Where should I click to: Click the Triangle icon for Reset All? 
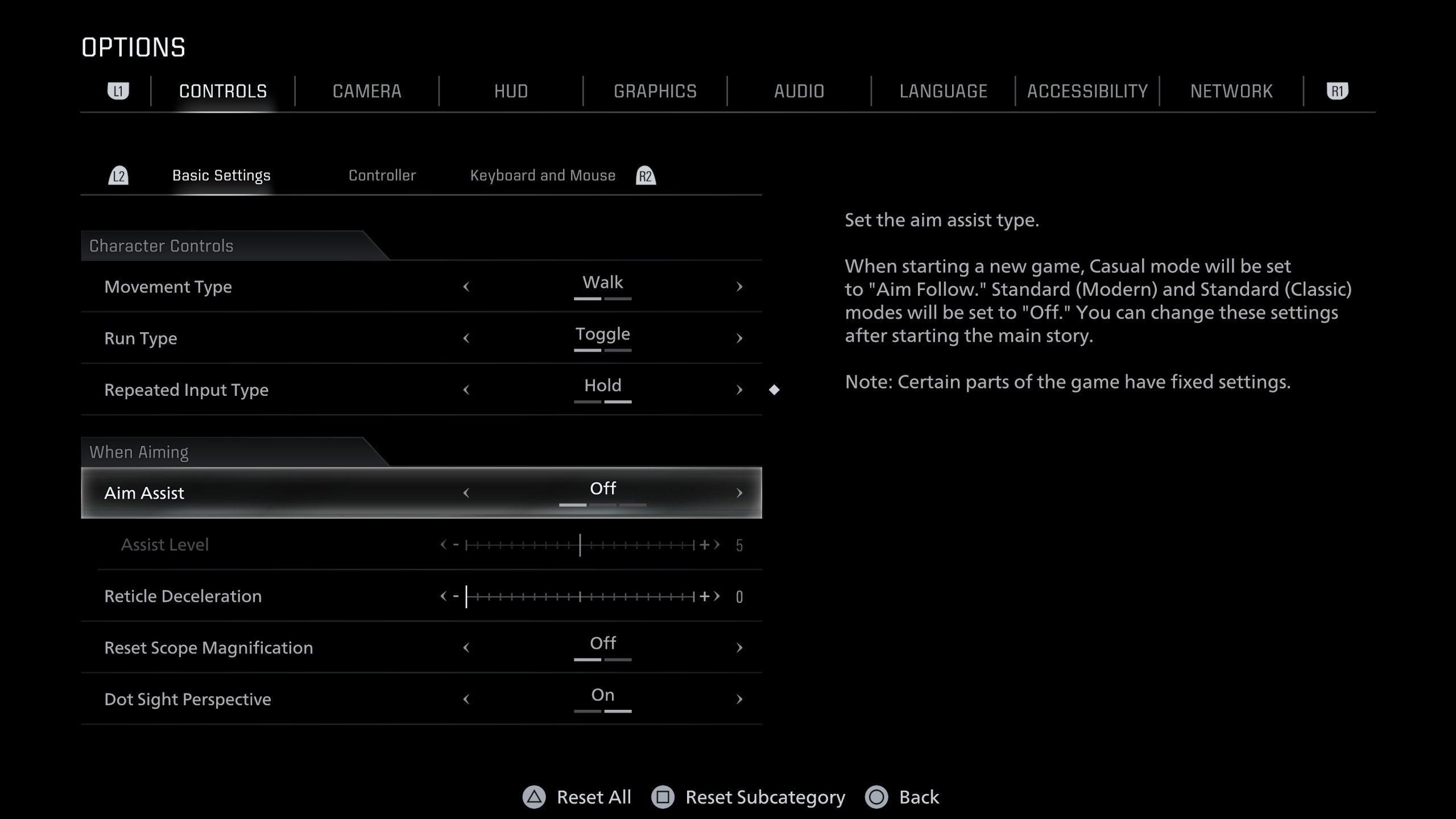click(533, 797)
